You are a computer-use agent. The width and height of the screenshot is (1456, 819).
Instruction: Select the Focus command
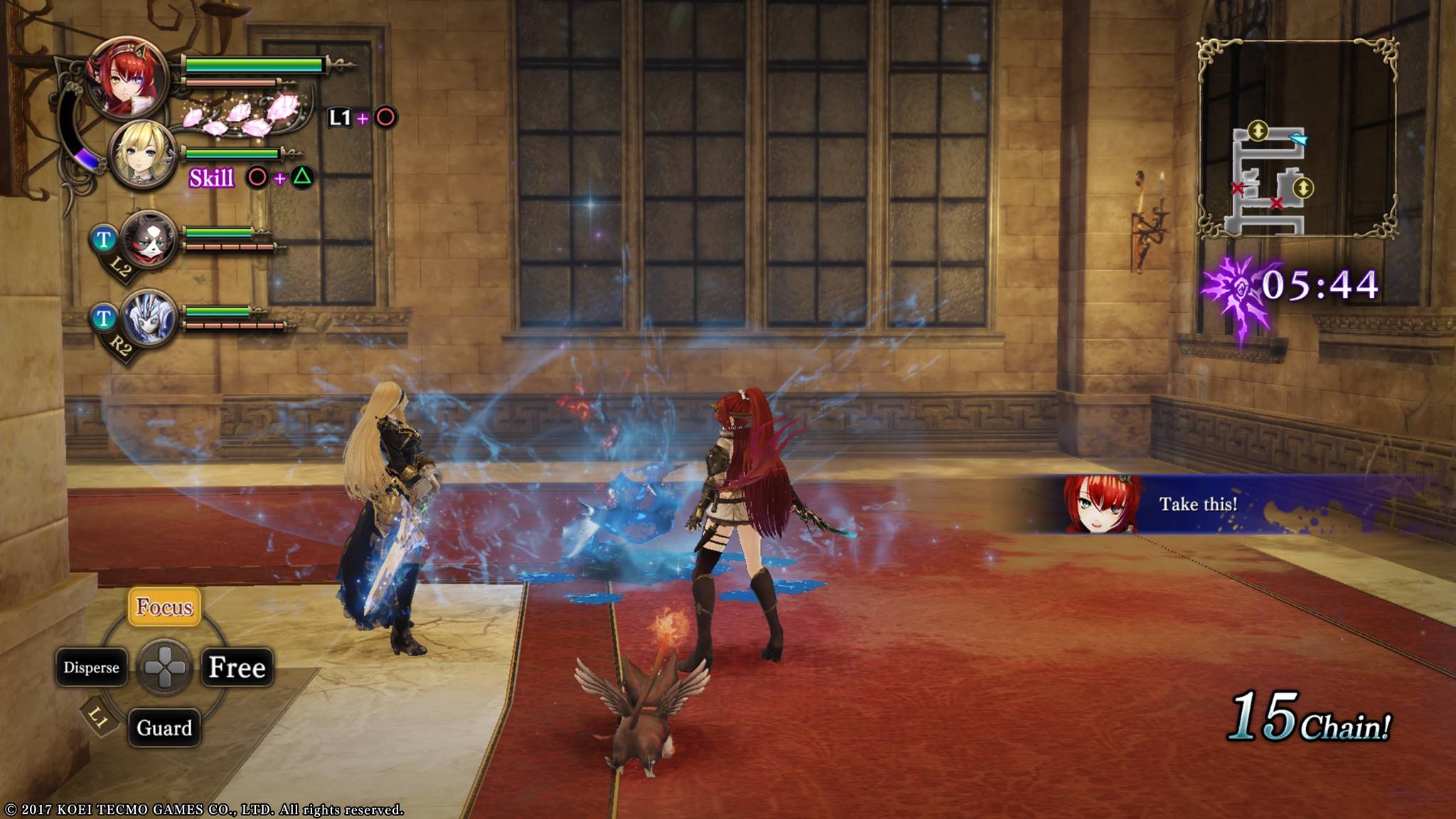[x=164, y=606]
